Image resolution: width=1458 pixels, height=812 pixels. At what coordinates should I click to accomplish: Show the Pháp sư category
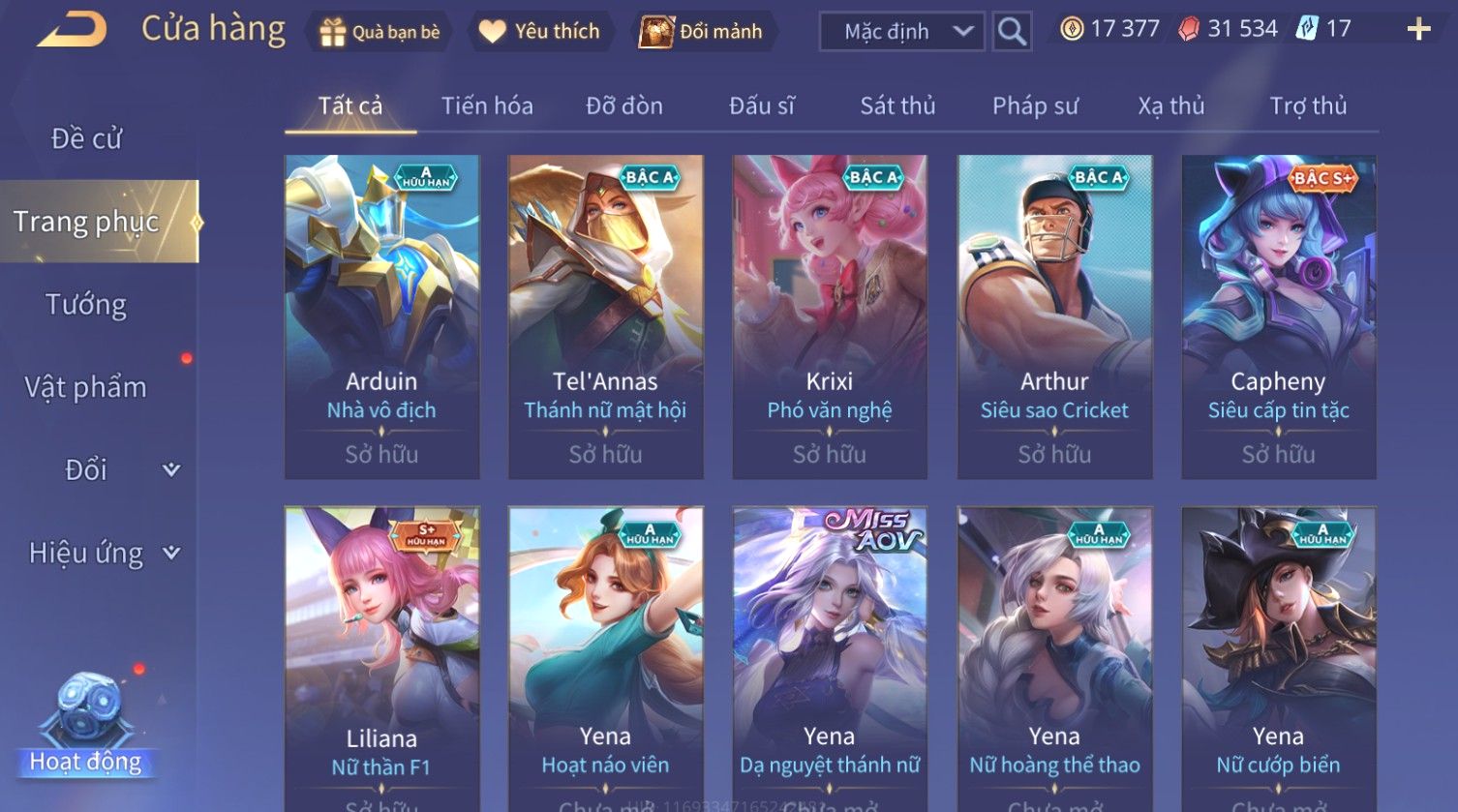pyautogui.click(x=1035, y=105)
